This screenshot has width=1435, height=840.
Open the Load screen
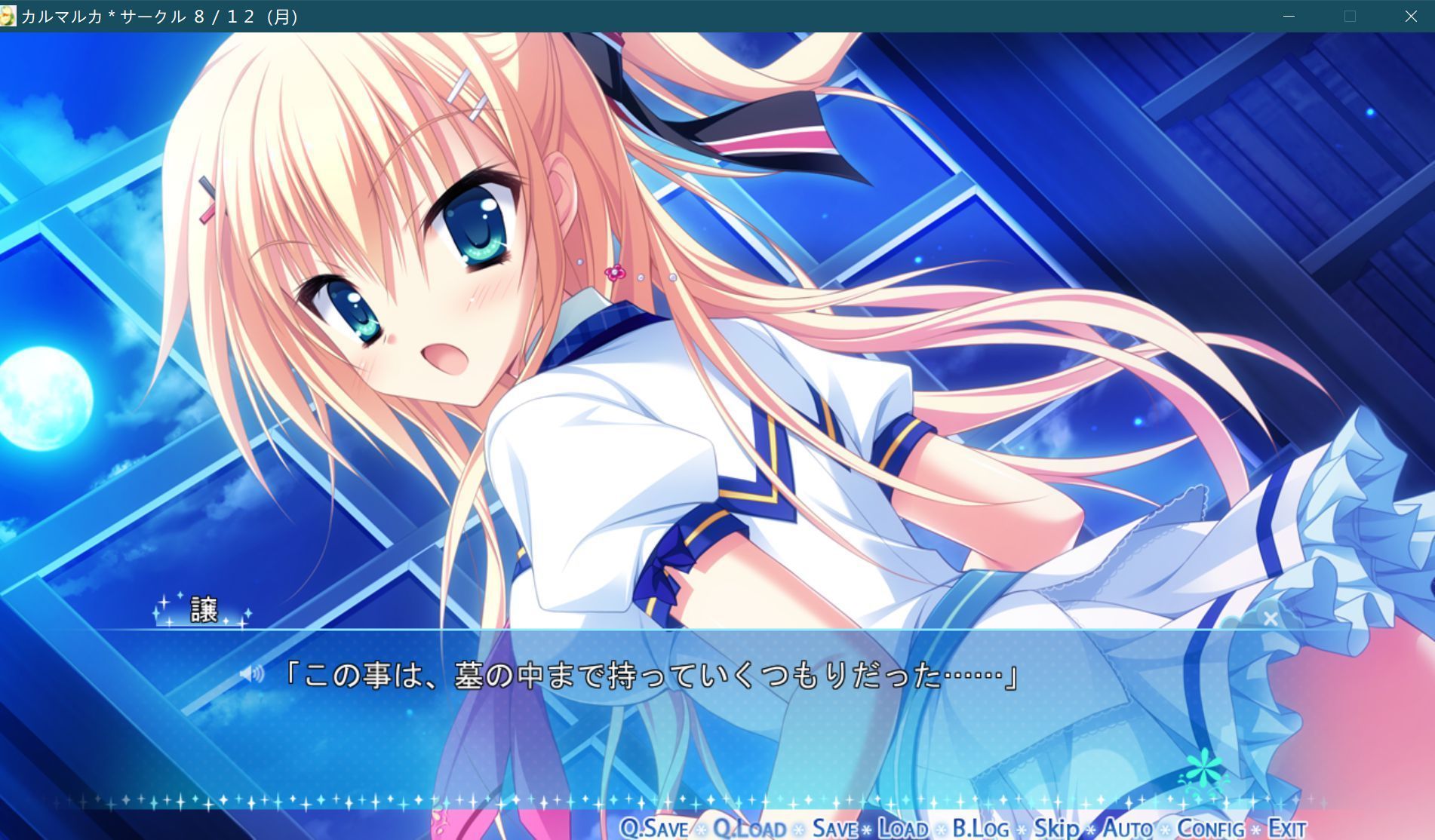pos(903,827)
